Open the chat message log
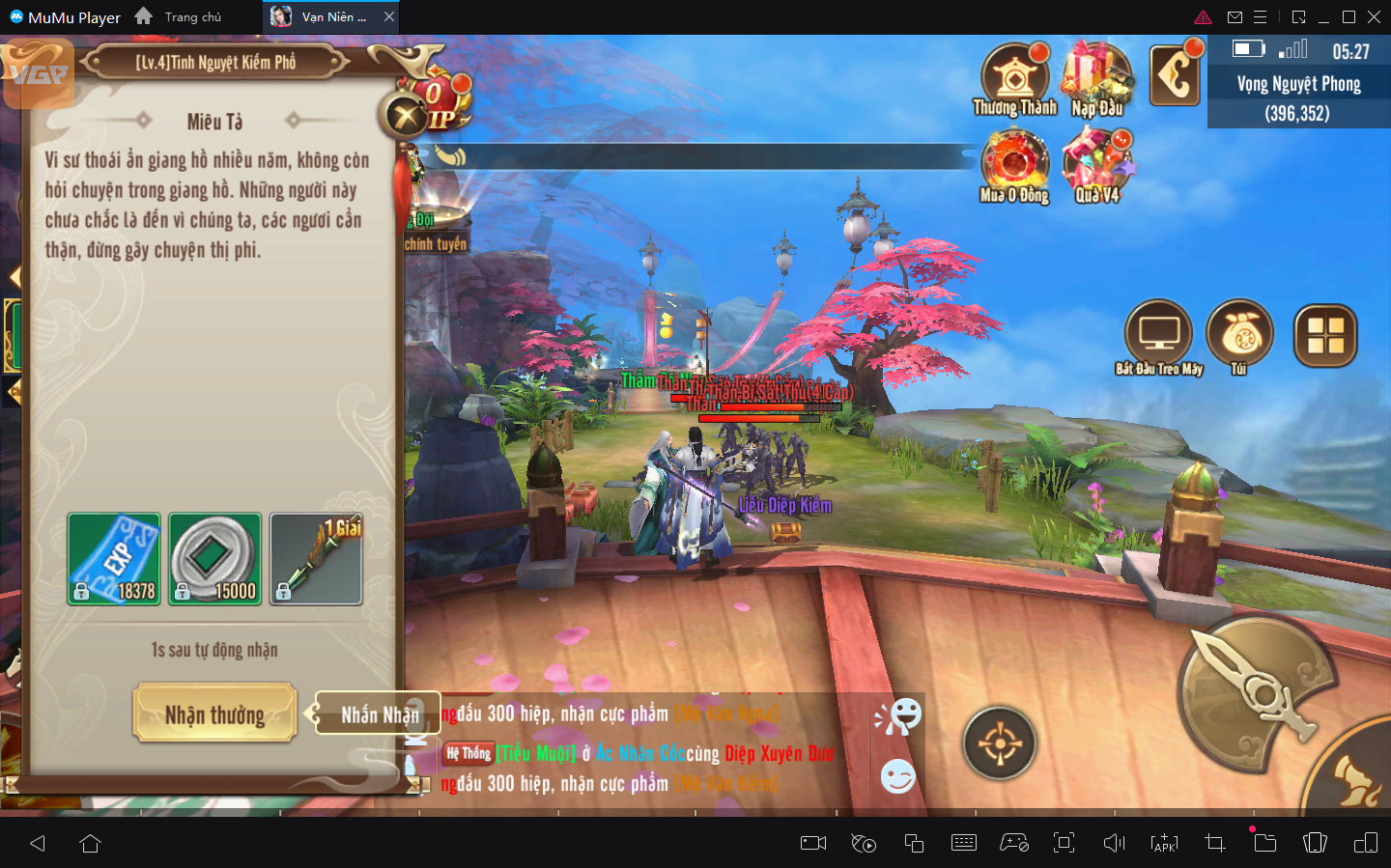The width and height of the screenshot is (1391, 868). 638,750
